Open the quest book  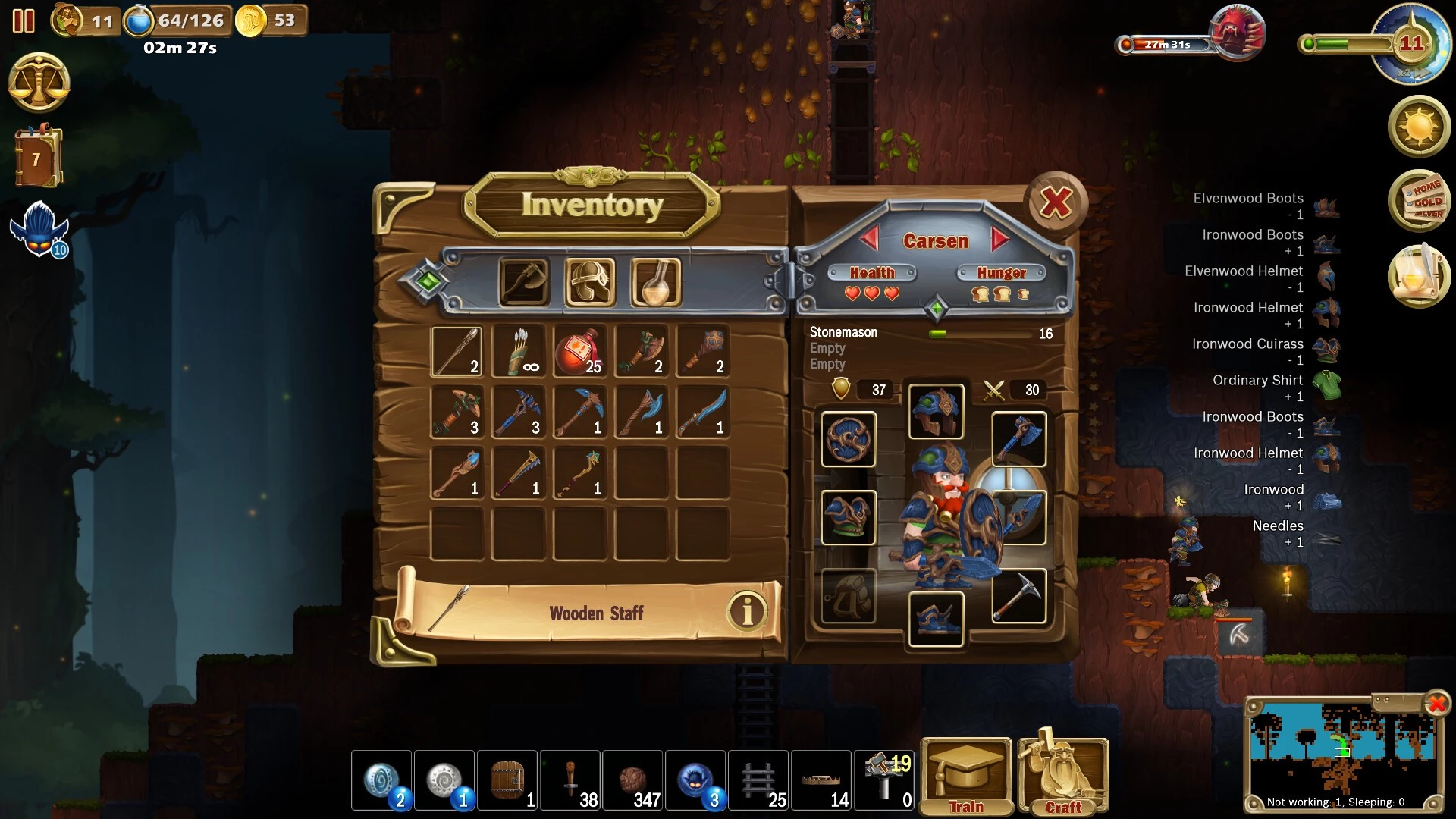[37, 158]
